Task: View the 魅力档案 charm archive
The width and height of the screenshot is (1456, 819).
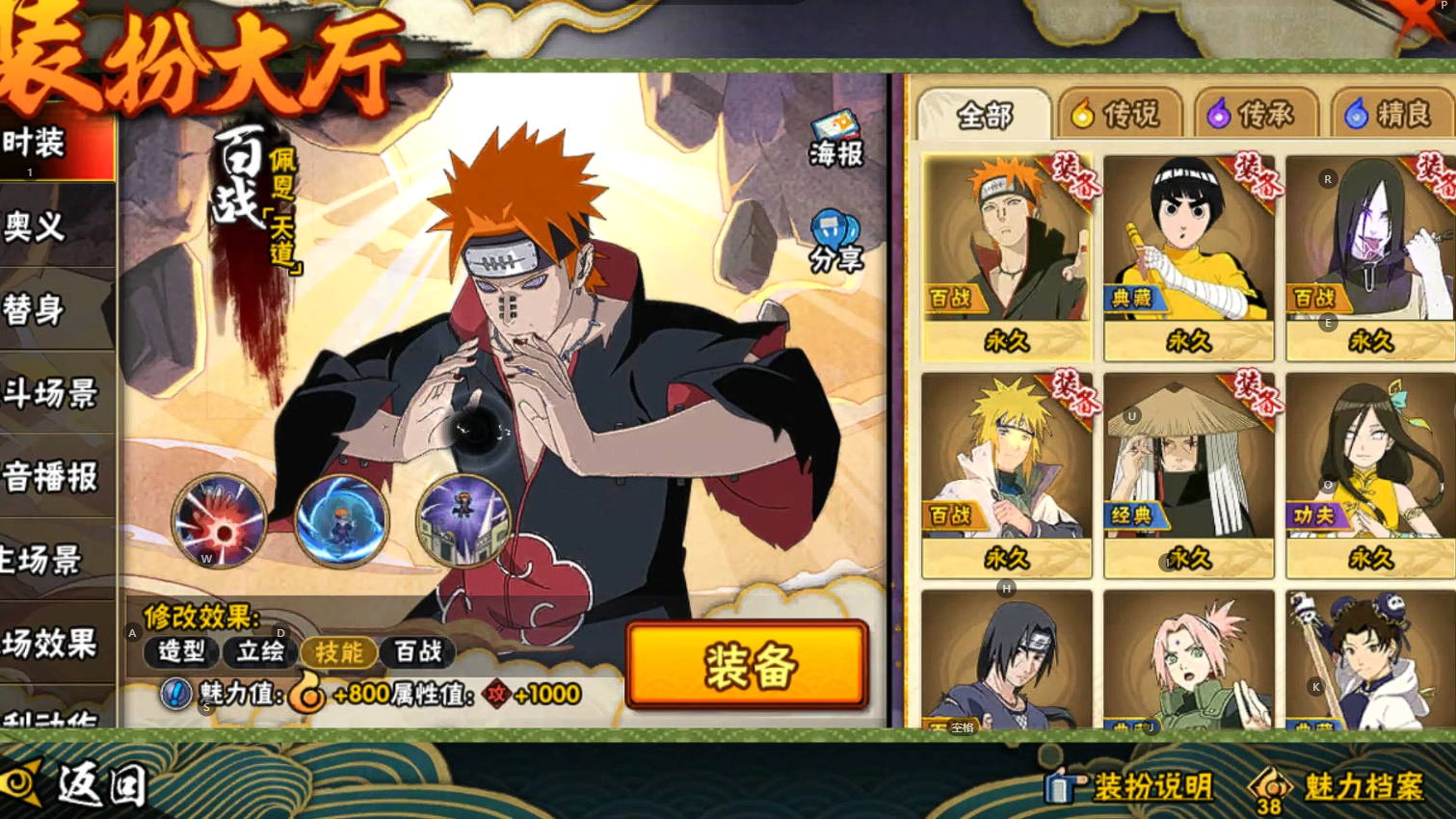Action: [1339, 786]
